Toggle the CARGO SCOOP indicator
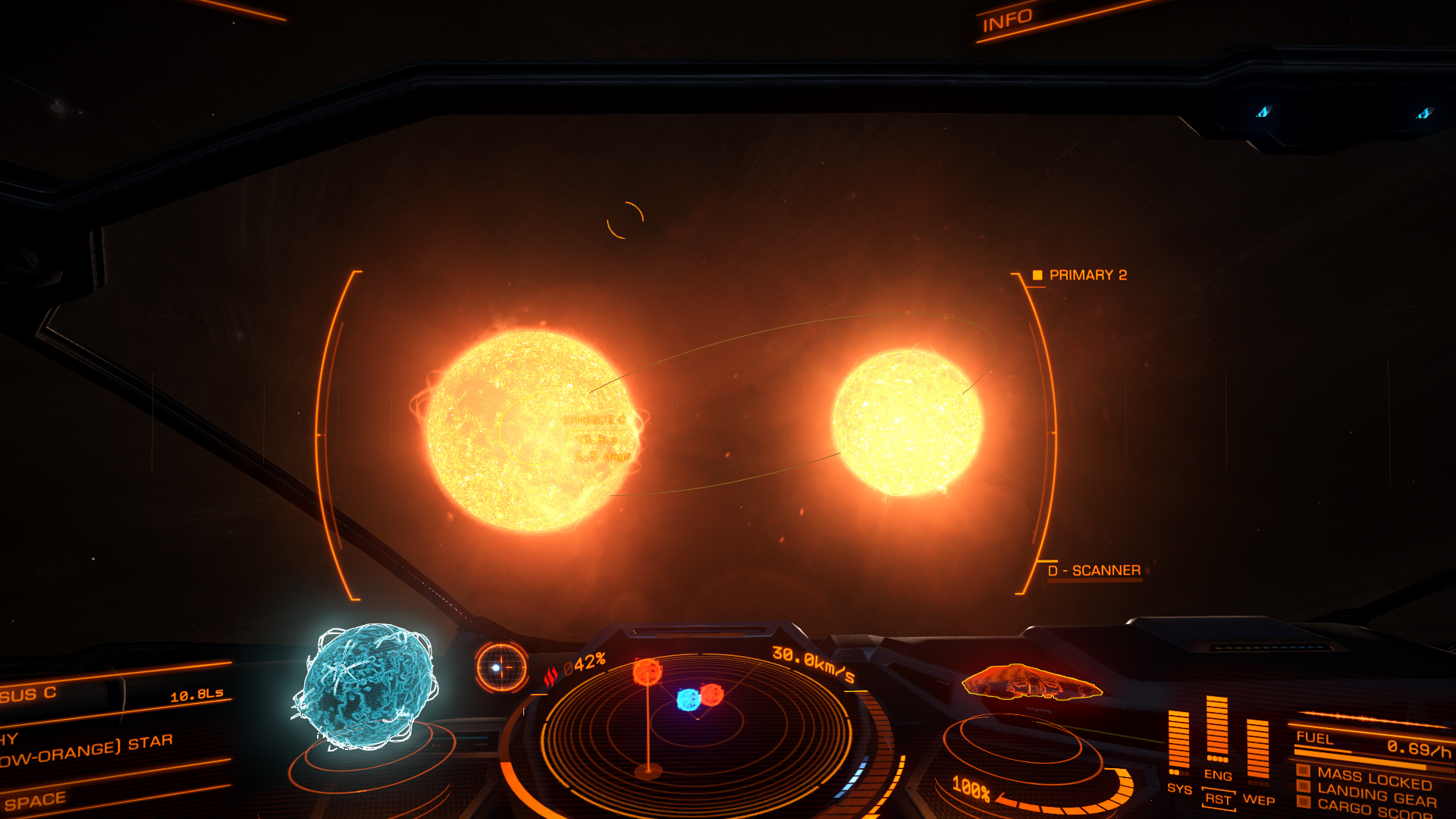The width and height of the screenshot is (1456, 819). (x=1374, y=810)
